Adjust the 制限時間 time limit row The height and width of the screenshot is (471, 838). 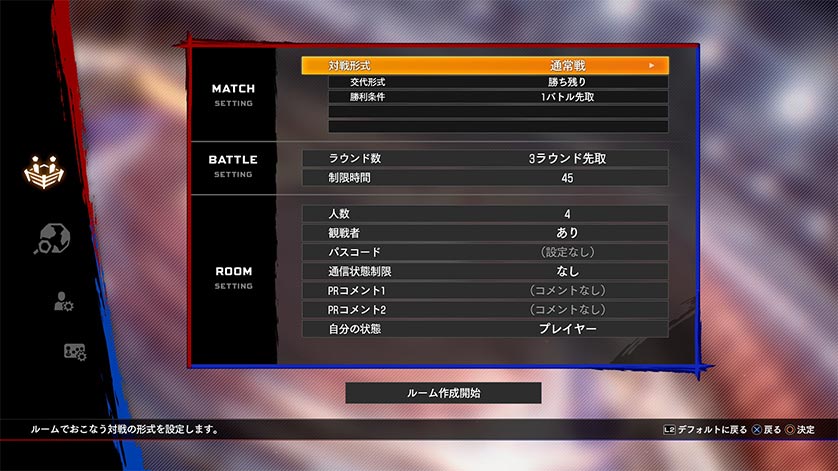484,177
